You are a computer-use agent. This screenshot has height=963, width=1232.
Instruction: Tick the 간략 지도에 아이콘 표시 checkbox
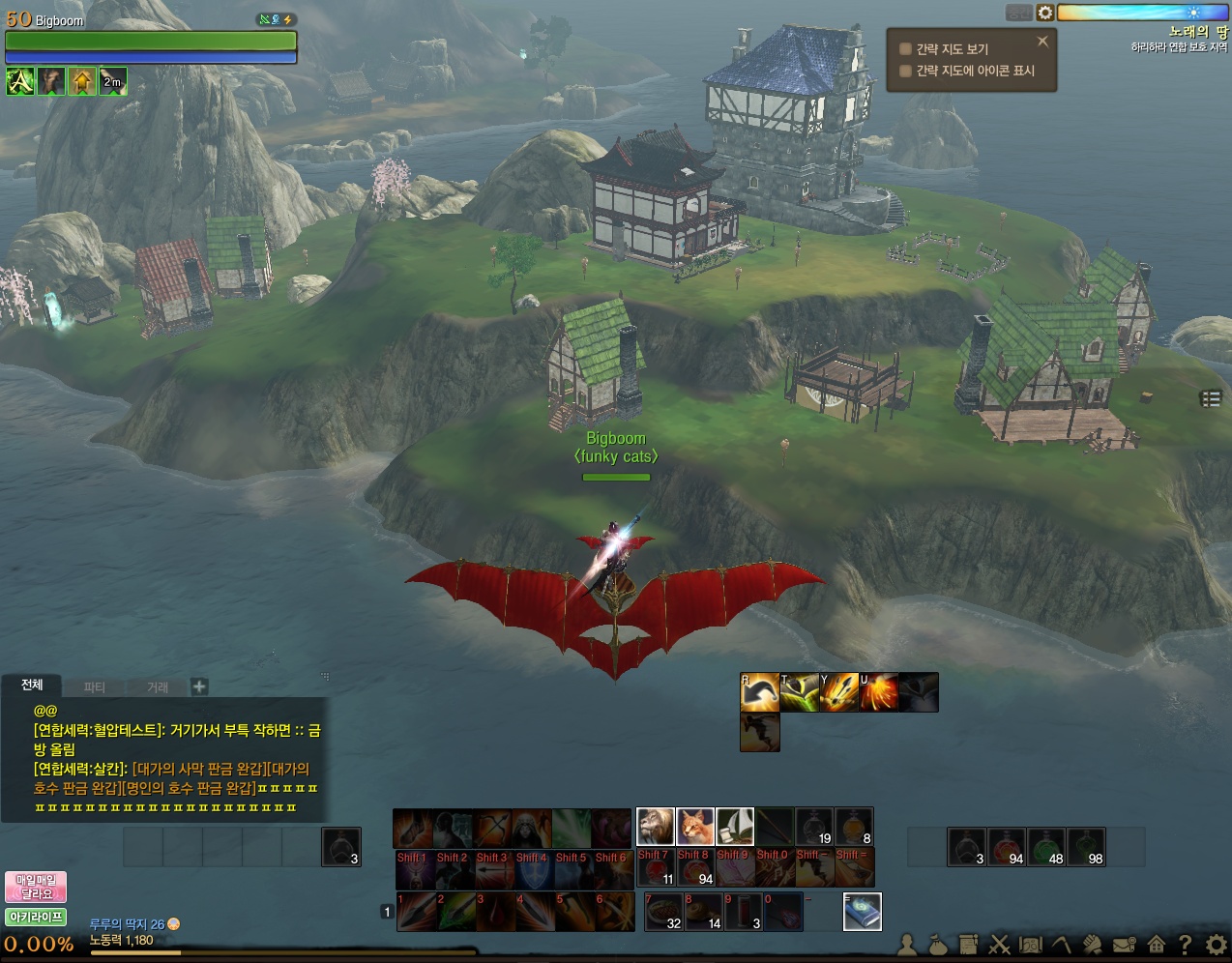click(x=906, y=71)
